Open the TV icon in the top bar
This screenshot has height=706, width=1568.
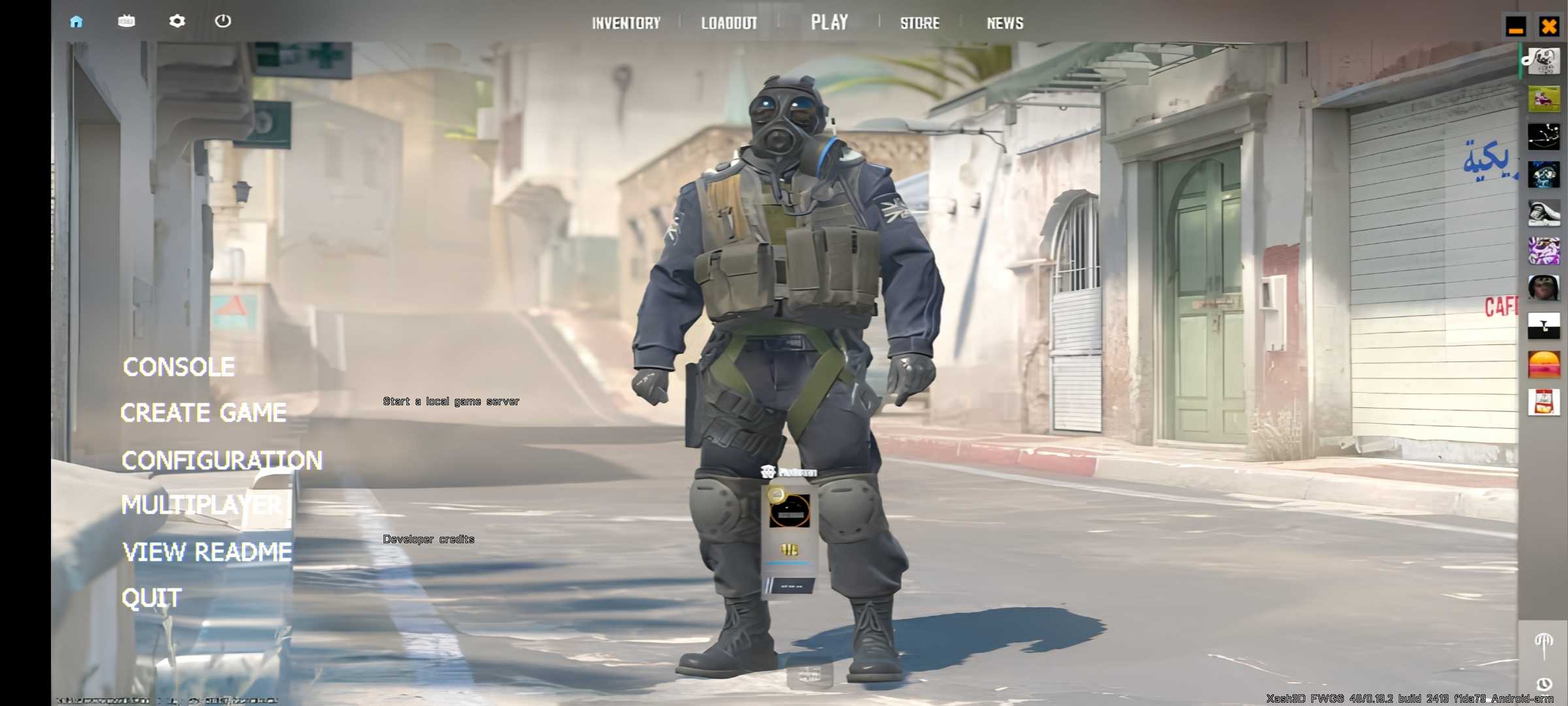126,22
